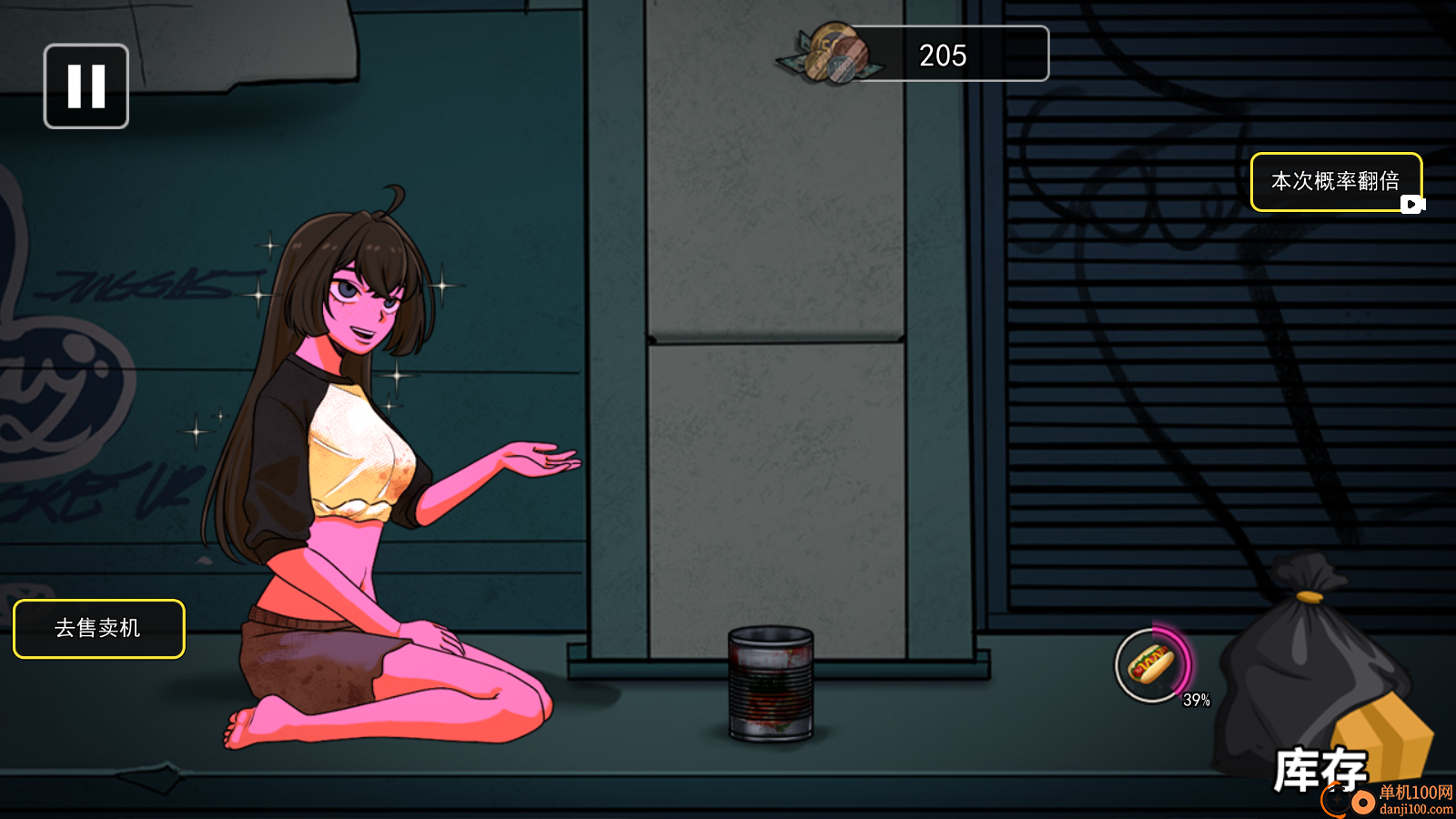Activate the double probability bonus (本次概率翻倍)

1335,182
